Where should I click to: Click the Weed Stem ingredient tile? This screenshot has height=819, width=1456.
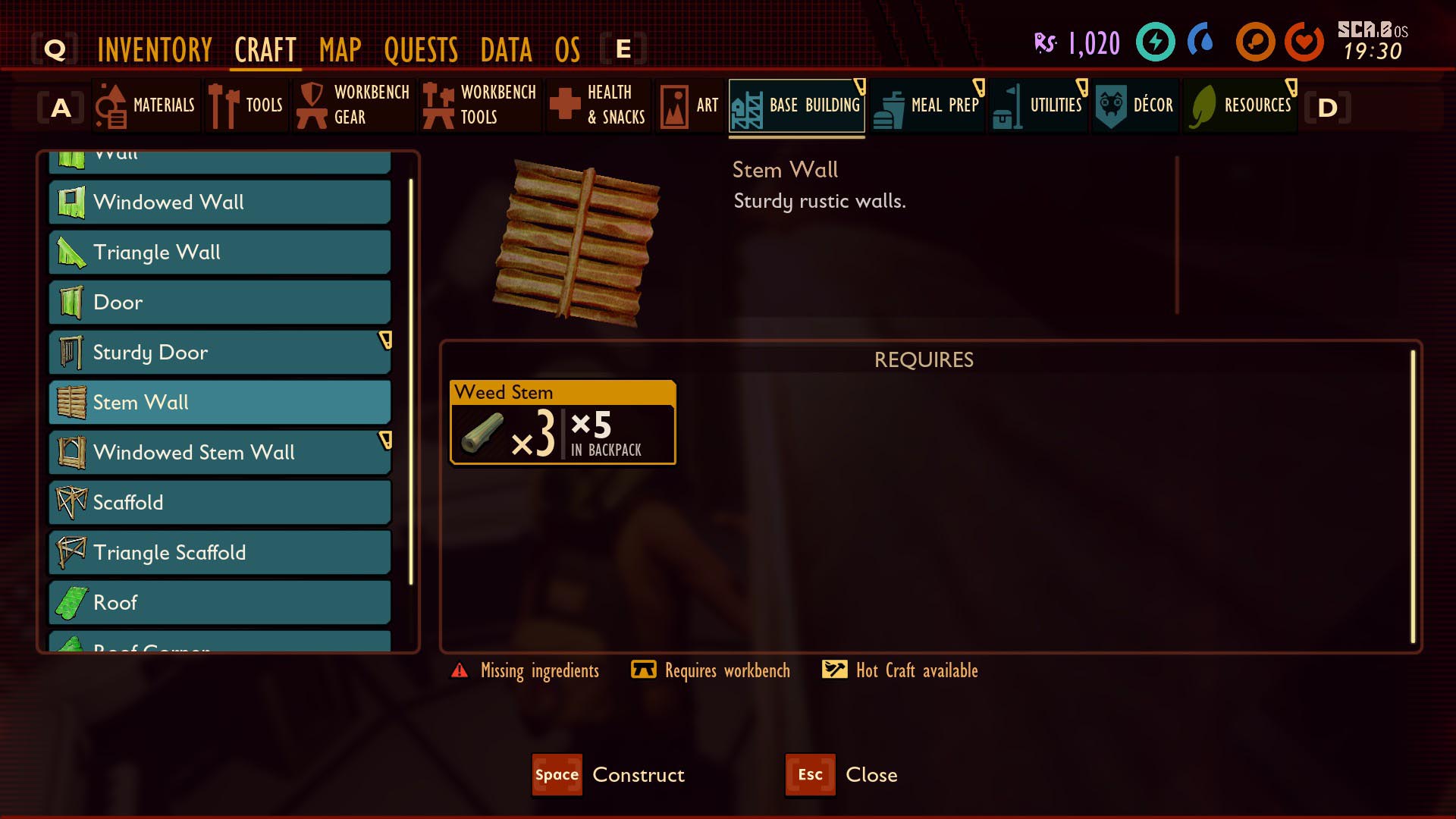click(563, 422)
